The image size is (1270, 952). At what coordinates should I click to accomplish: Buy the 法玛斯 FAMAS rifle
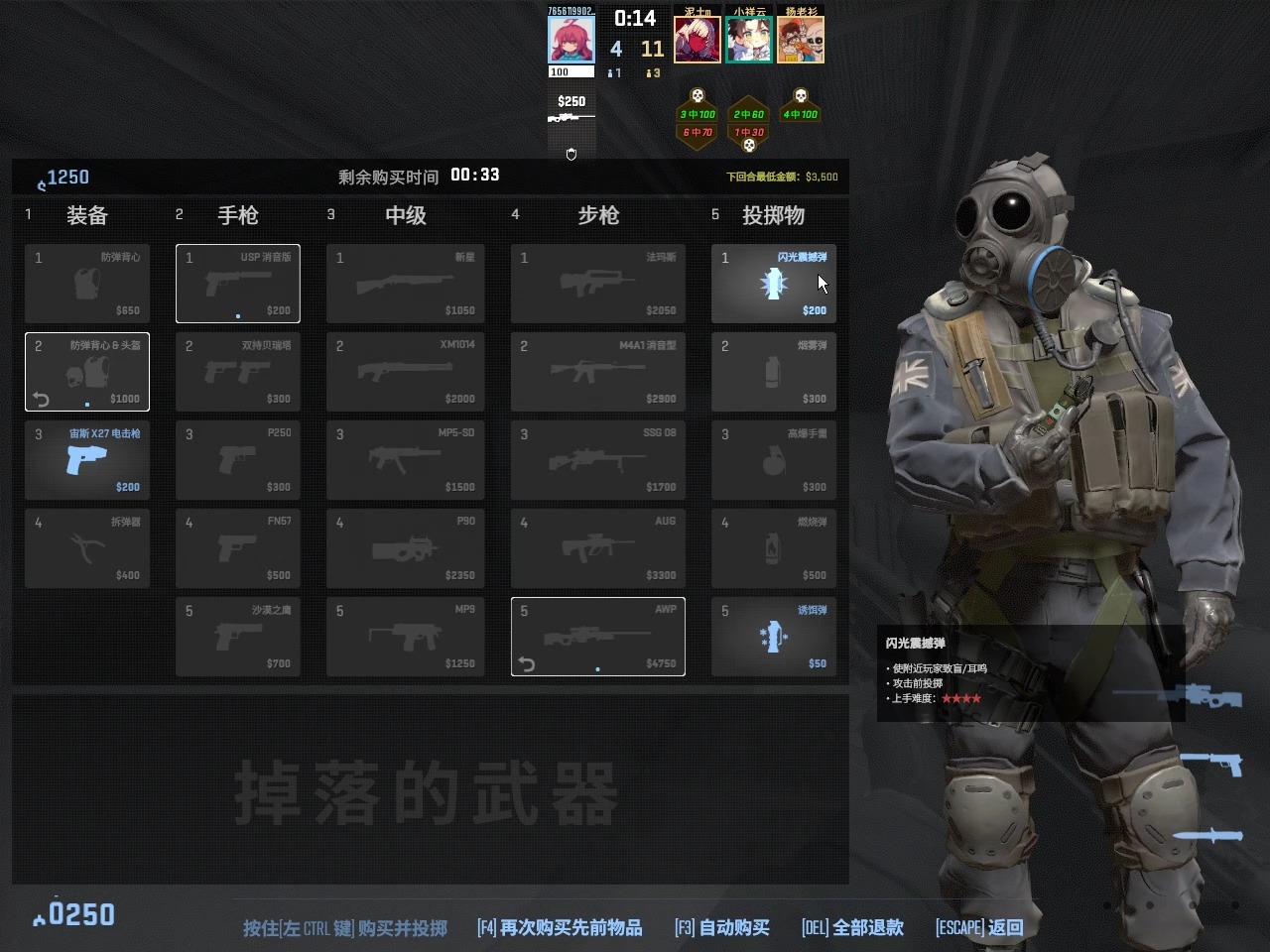coord(597,284)
